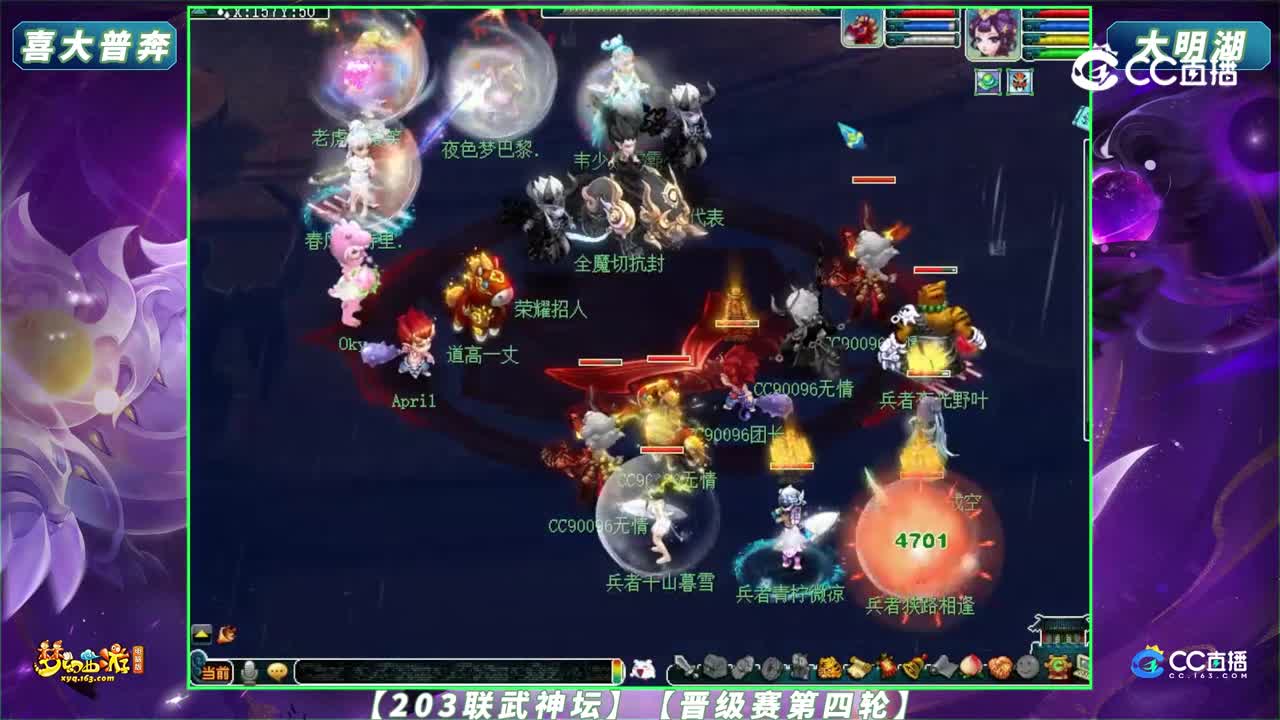Select the tiger summon icon in the battle bar

(830, 666)
